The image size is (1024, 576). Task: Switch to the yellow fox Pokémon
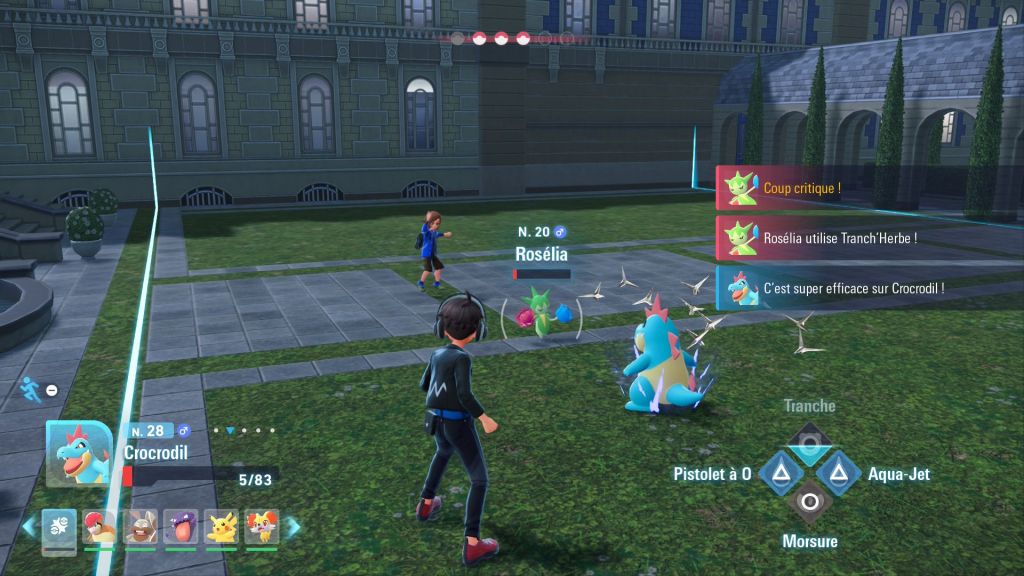261,526
